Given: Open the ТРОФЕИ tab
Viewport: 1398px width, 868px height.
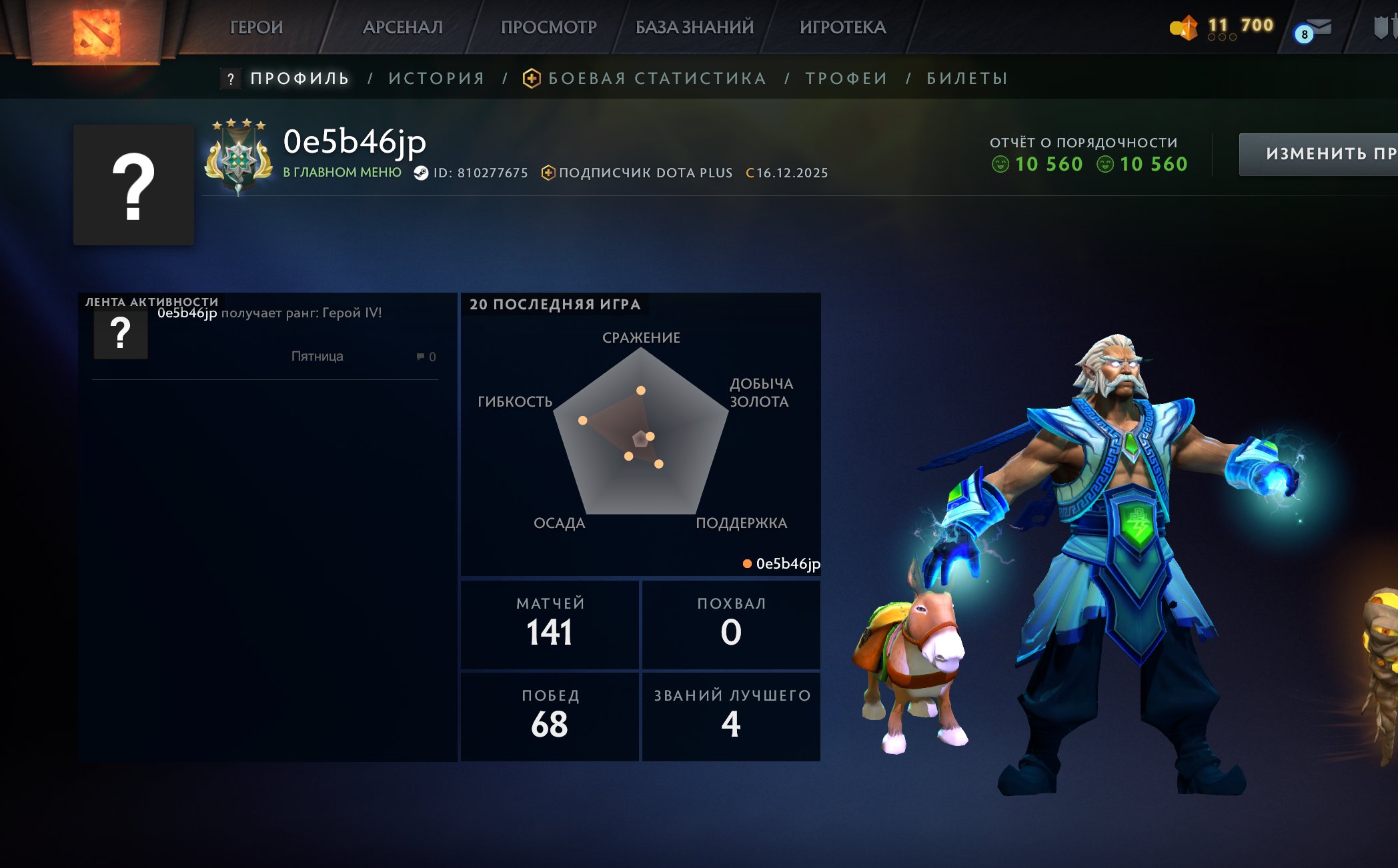Looking at the screenshot, I should (844, 78).
